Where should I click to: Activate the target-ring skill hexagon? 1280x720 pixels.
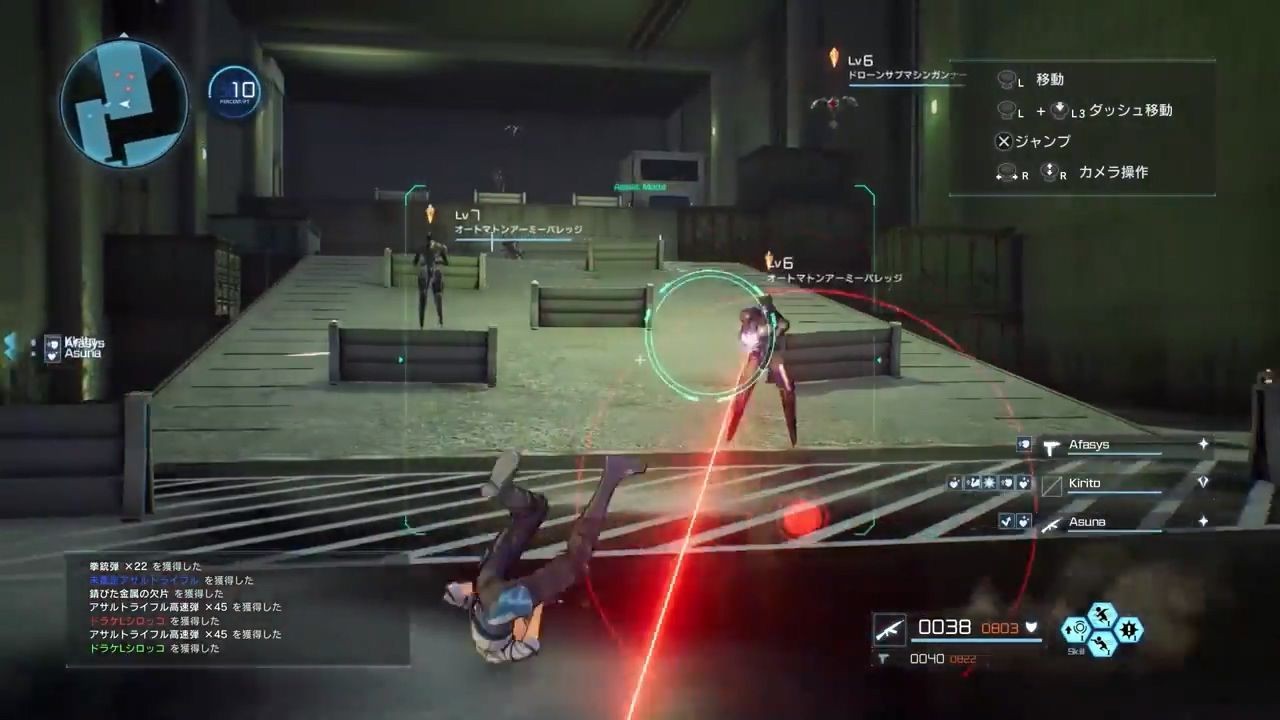pyautogui.click(x=1077, y=630)
